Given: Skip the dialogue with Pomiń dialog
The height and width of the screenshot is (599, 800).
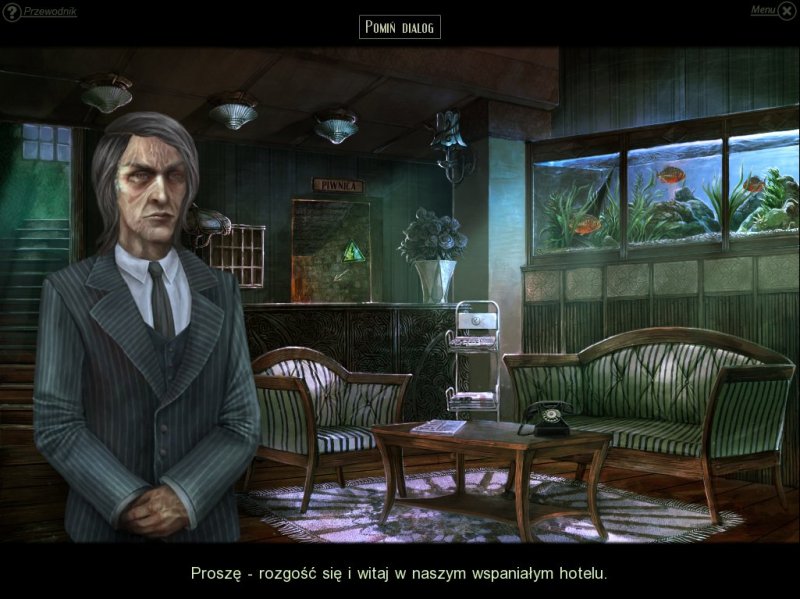Looking at the screenshot, I should click(x=399, y=27).
